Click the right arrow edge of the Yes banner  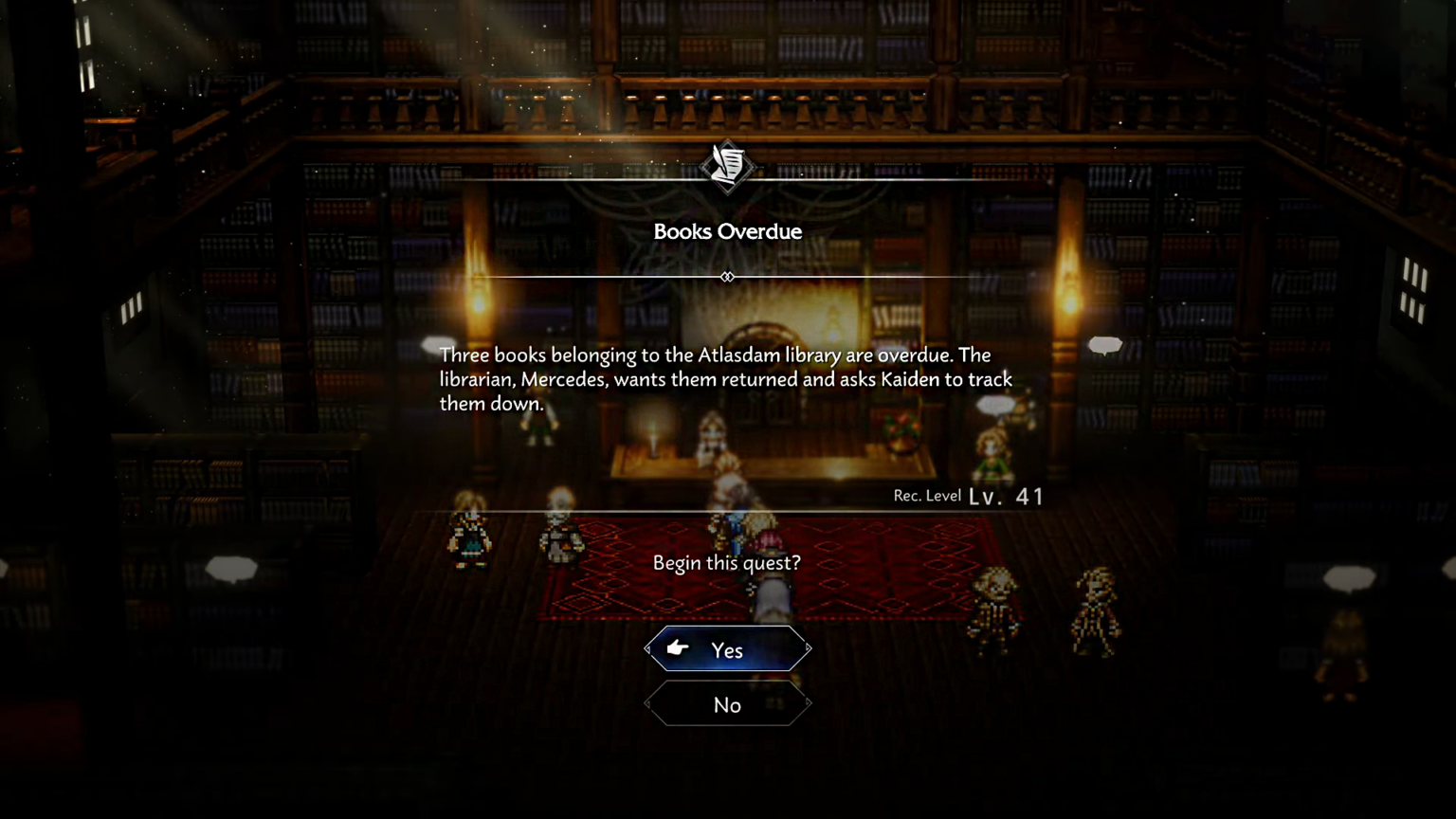(x=808, y=648)
